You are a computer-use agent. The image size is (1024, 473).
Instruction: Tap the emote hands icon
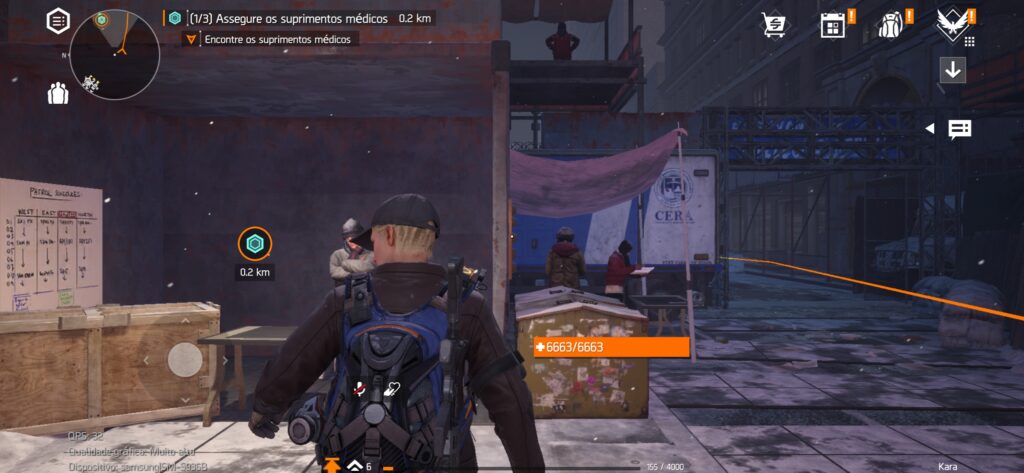pyautogui.click(x=392, y=391)
